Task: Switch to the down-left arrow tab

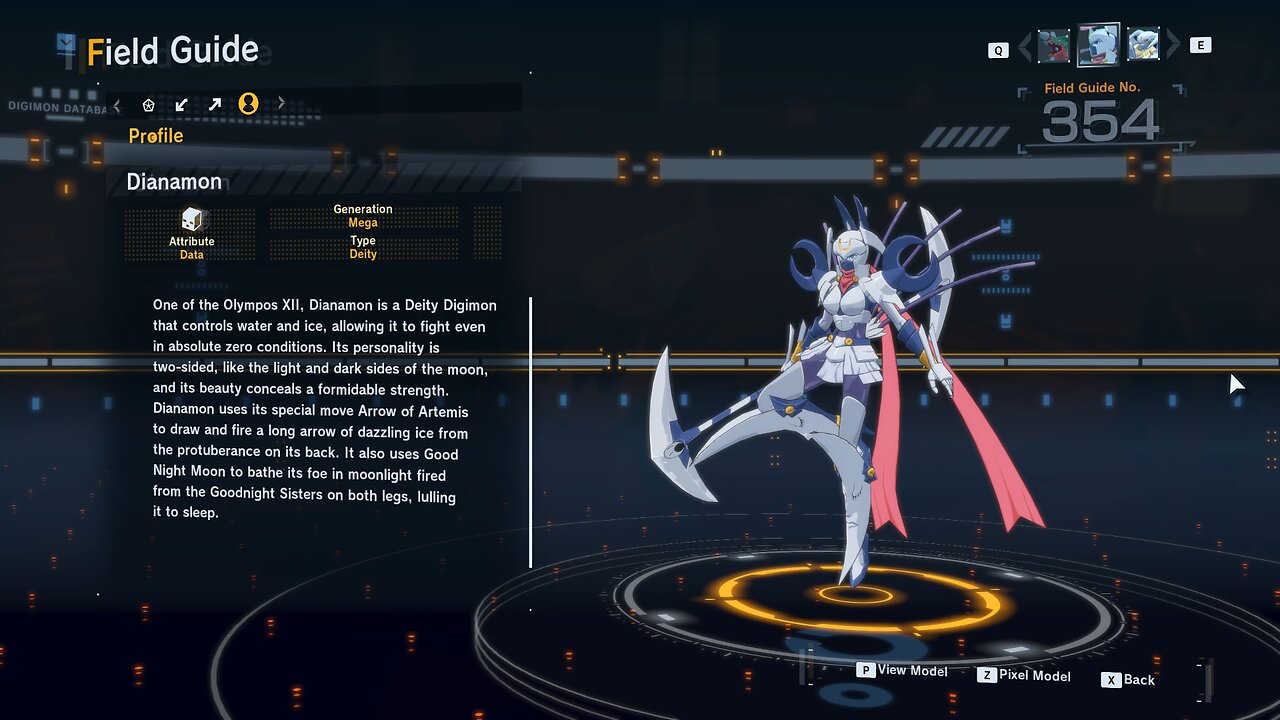Action: click(x=181, y=104)
